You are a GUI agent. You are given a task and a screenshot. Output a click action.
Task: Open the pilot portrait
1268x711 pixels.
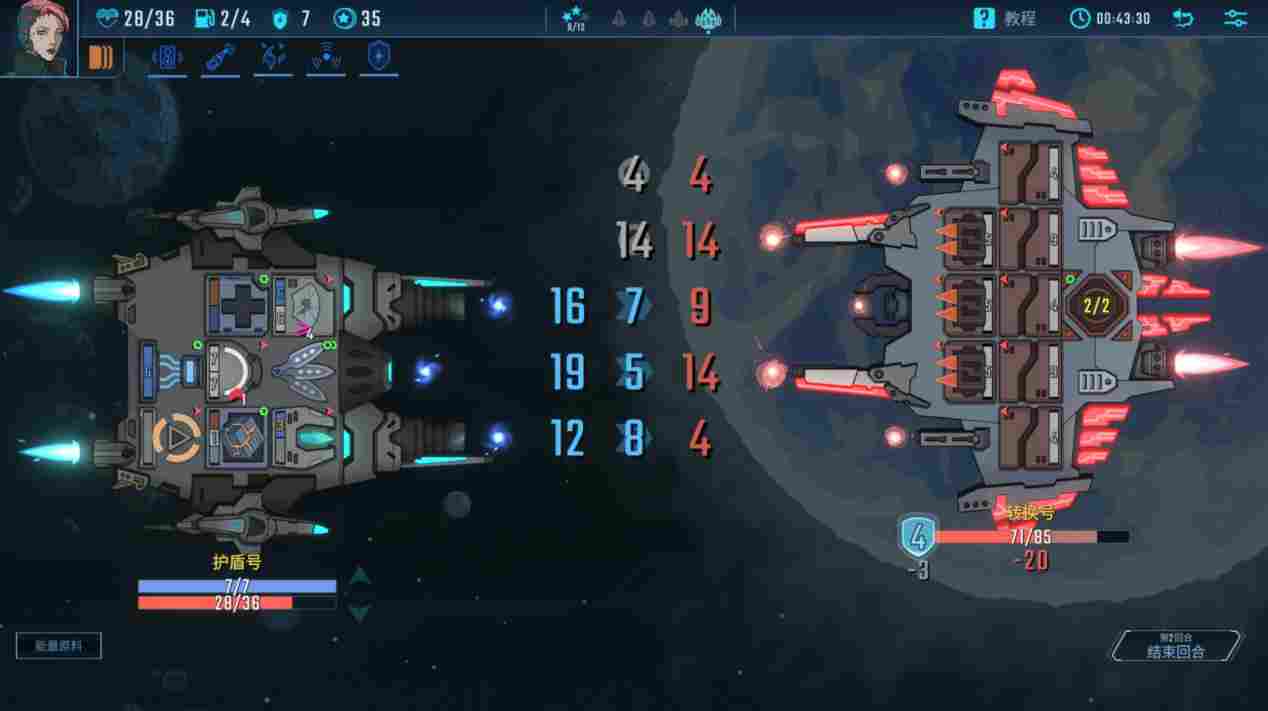[38, 37]
